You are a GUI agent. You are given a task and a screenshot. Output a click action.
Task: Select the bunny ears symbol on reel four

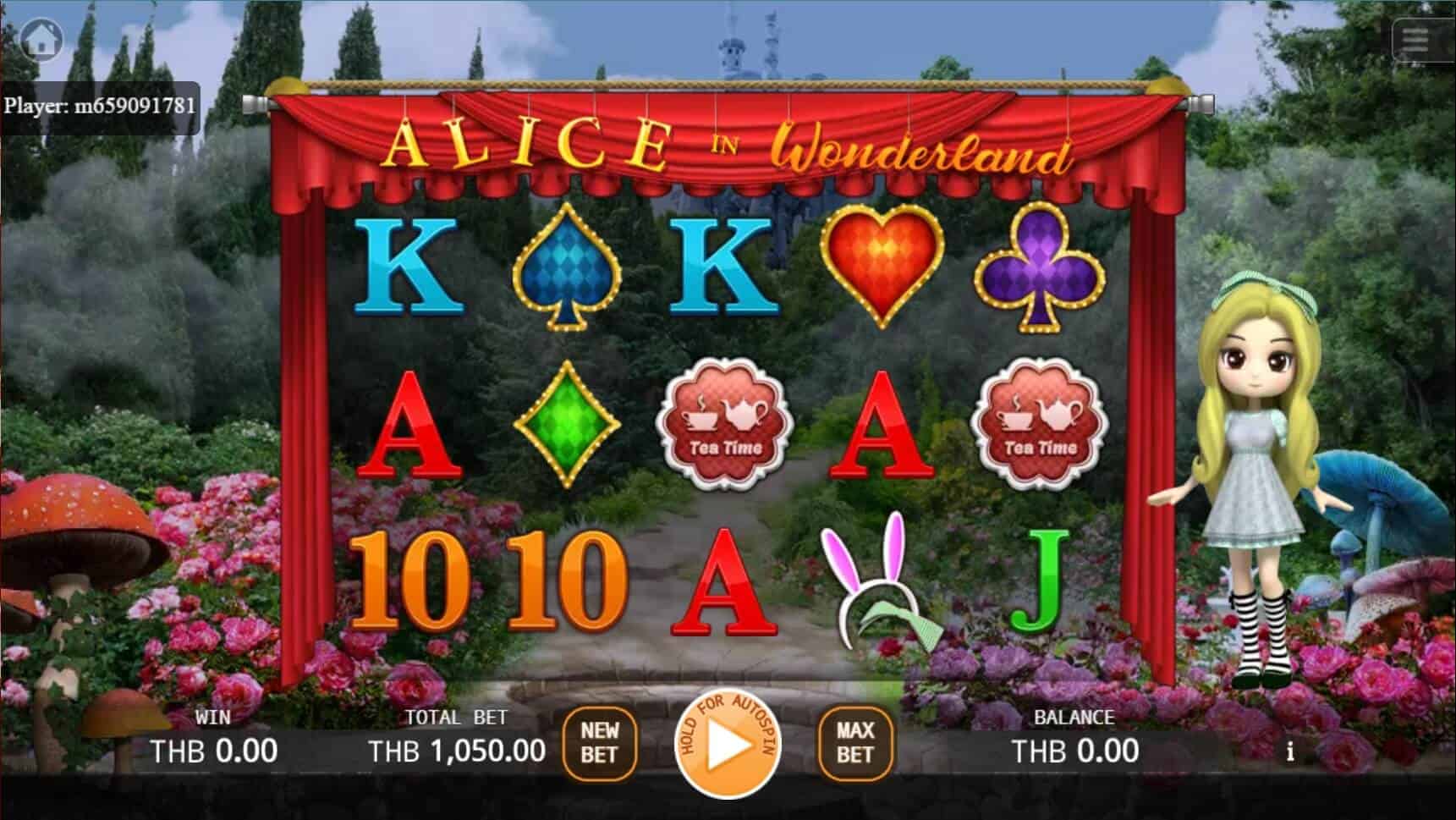(880, 584)
